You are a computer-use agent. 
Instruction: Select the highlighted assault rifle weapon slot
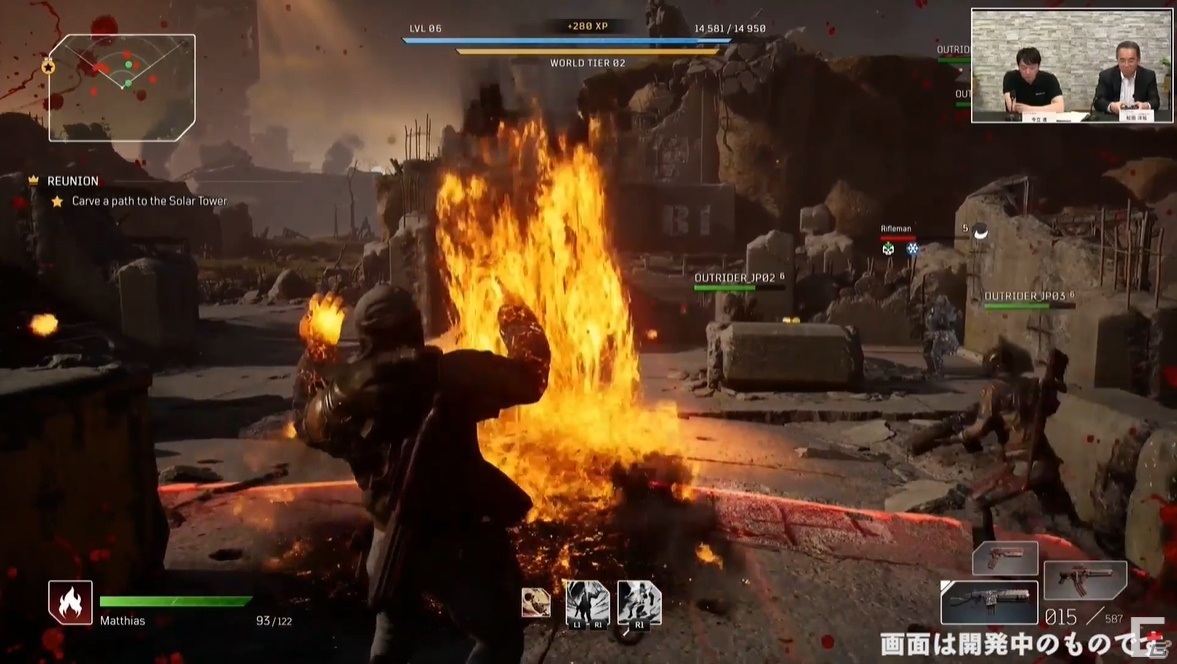(x=989, y=603)
